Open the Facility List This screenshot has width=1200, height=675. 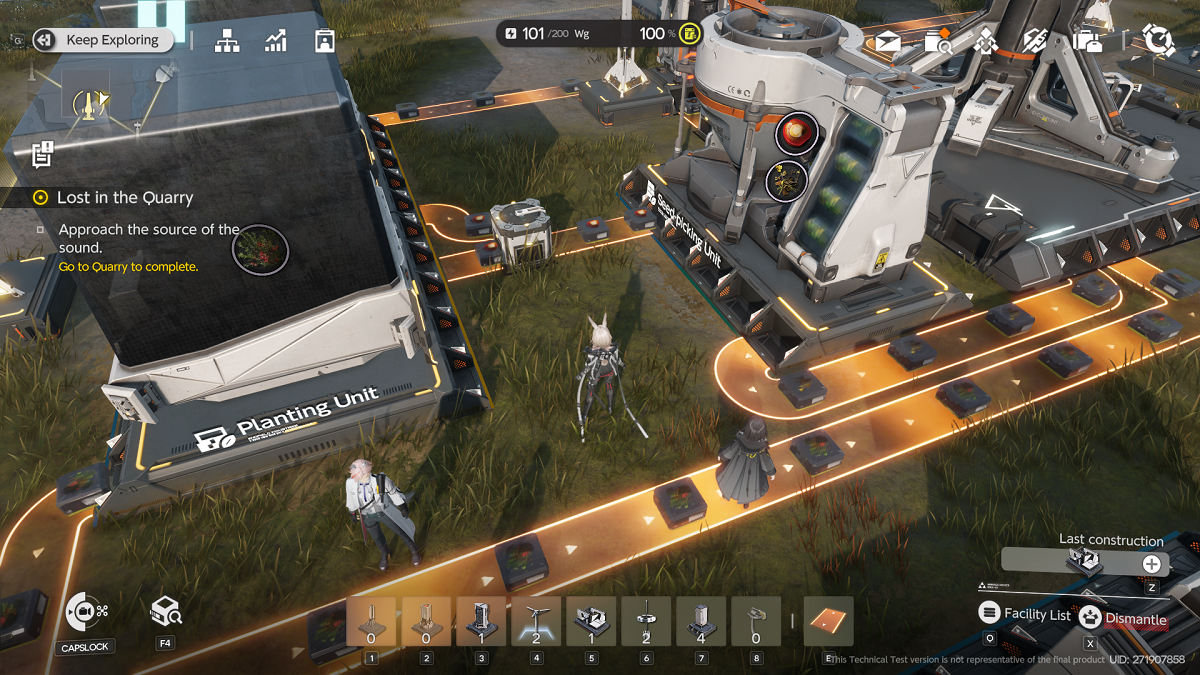[x=1025, y=615]
